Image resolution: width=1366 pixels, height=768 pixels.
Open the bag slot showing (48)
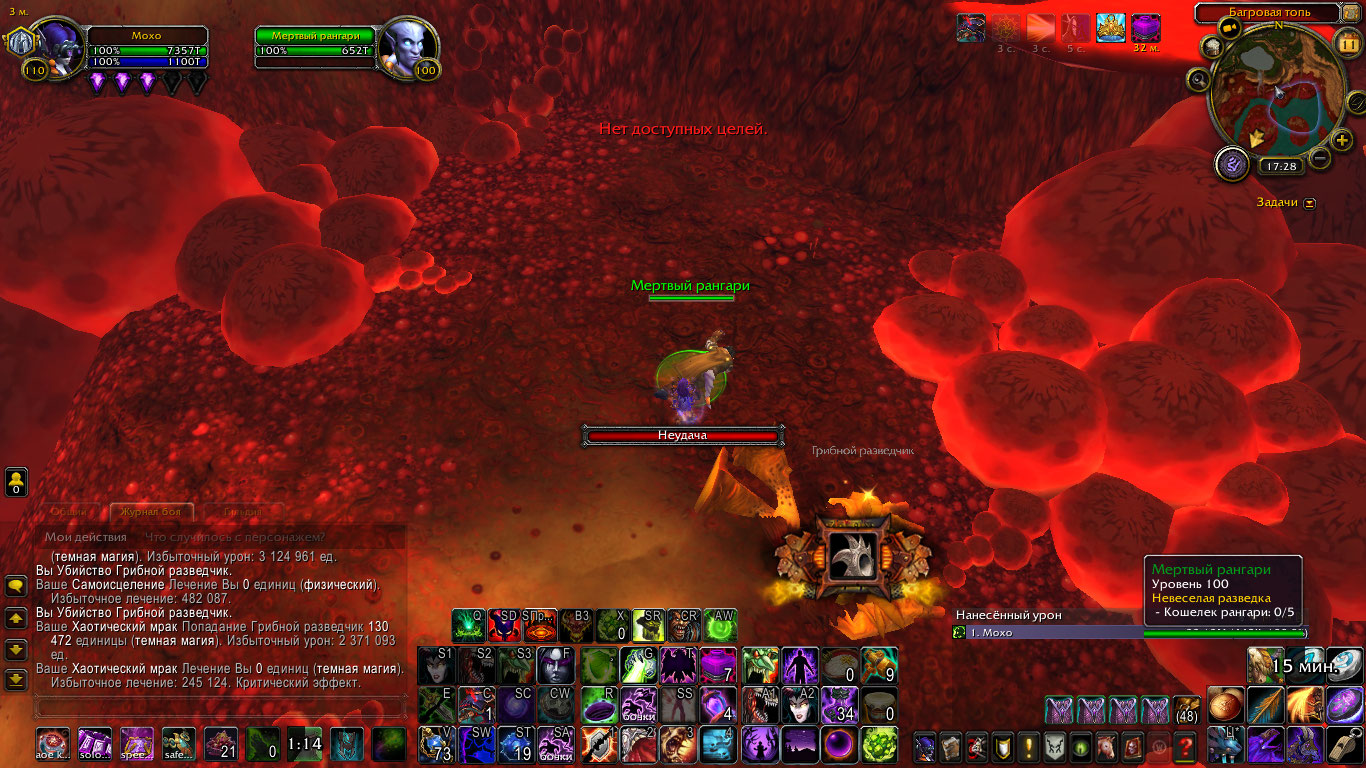[1186, 709]
